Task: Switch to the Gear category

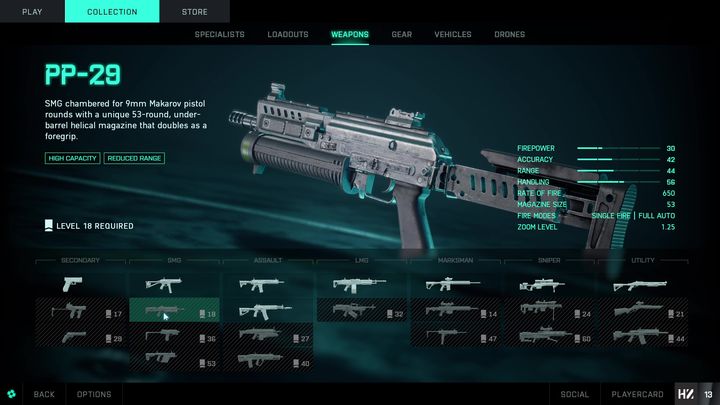Action: pos(401,34)
